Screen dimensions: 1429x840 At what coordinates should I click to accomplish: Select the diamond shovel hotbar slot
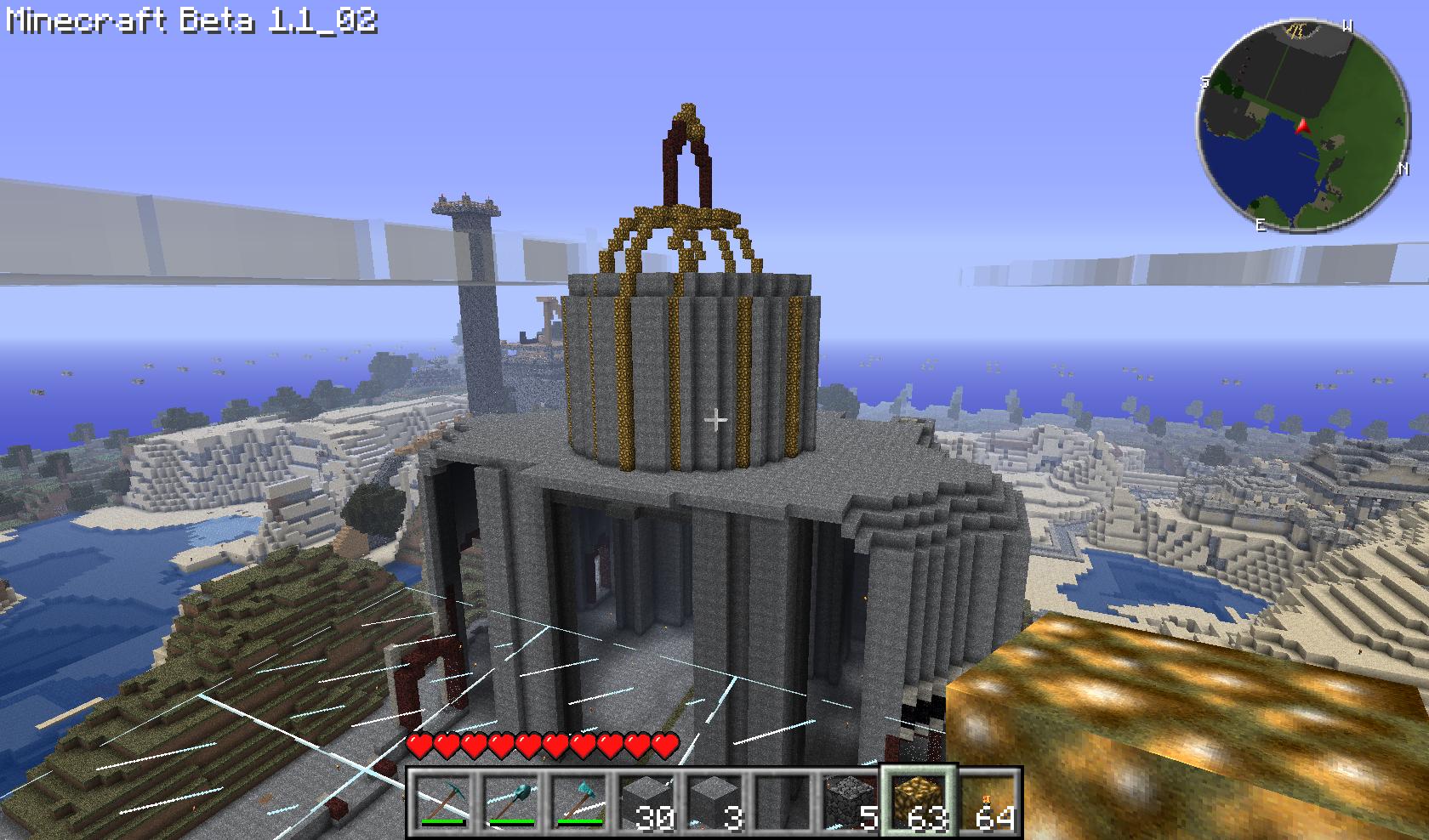coord(510,802)
